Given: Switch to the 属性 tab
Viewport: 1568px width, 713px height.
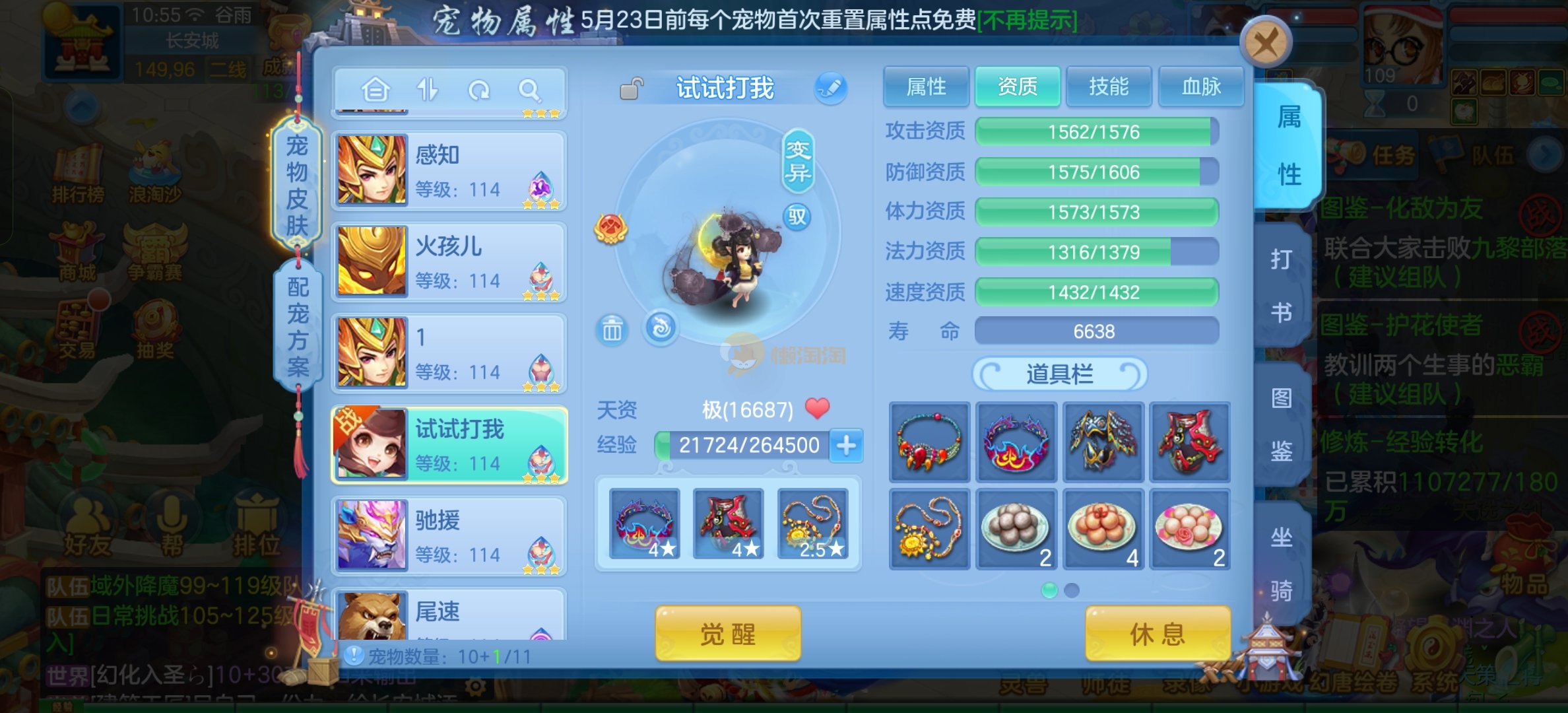Looking at the screenshot, I should [x=926, y=86].
